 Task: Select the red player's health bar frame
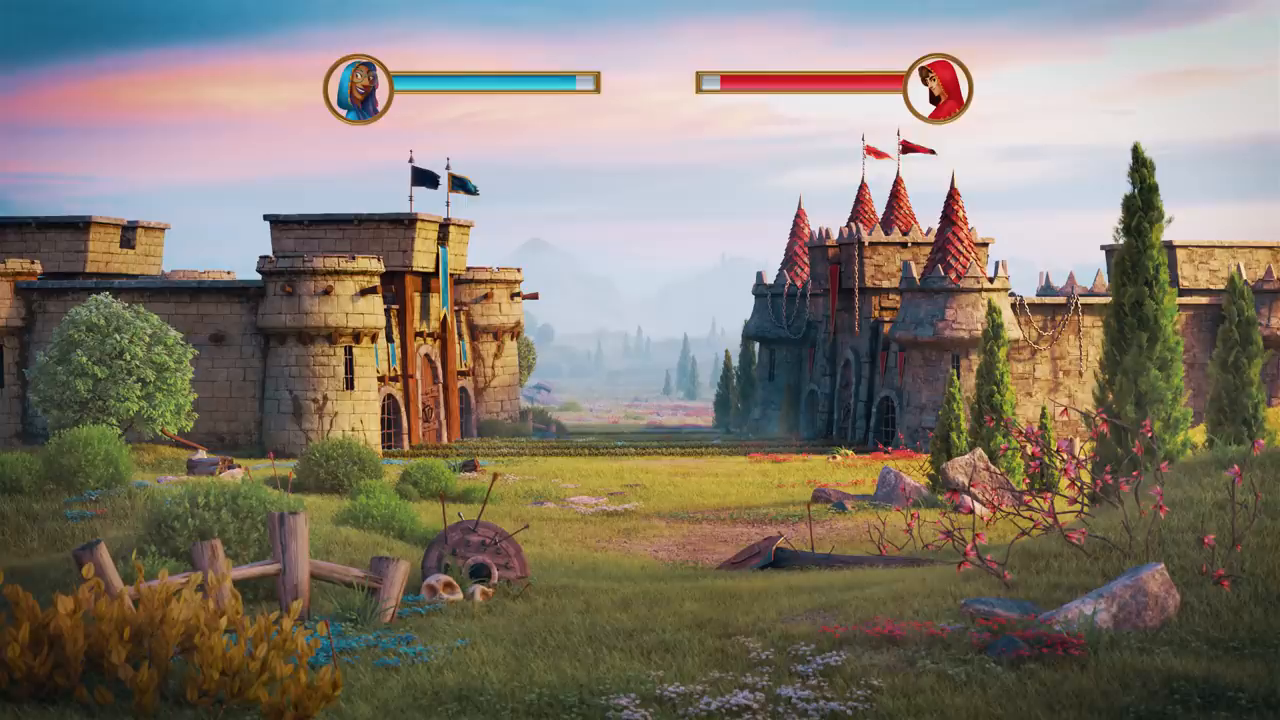point(800,85)
